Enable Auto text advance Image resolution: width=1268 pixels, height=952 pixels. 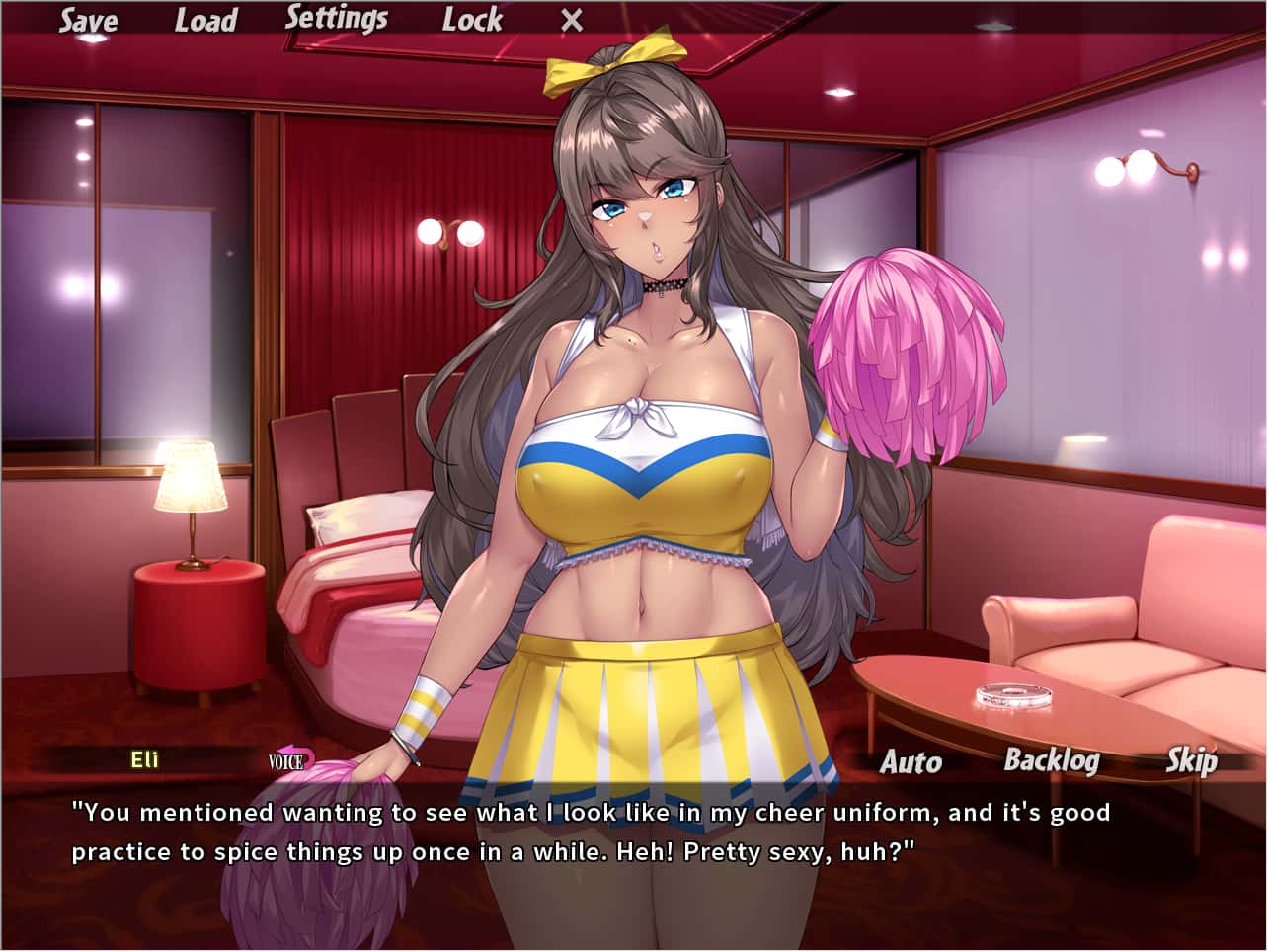(x=911, y=762)
